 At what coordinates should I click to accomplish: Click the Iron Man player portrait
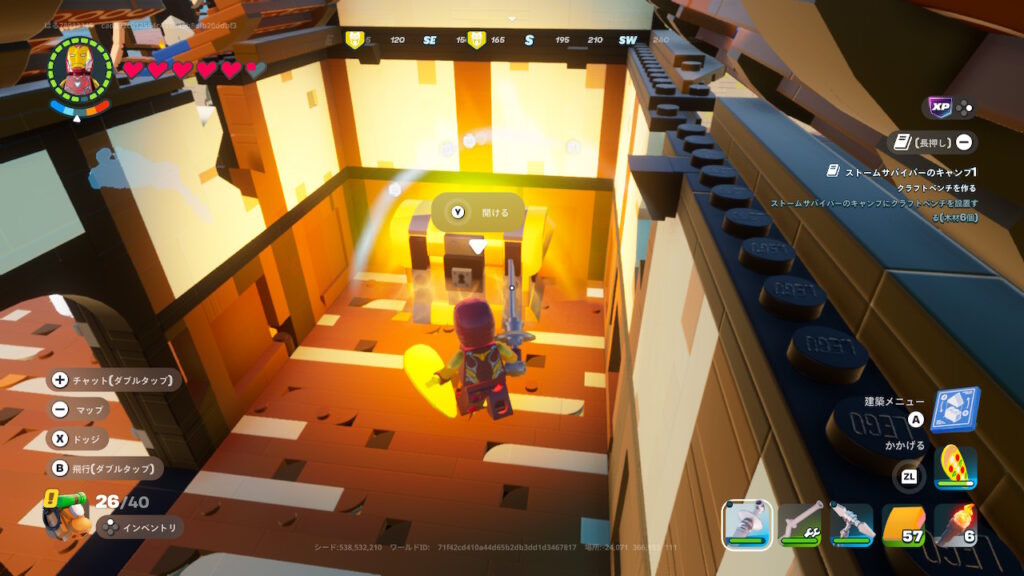pos(80,66)
